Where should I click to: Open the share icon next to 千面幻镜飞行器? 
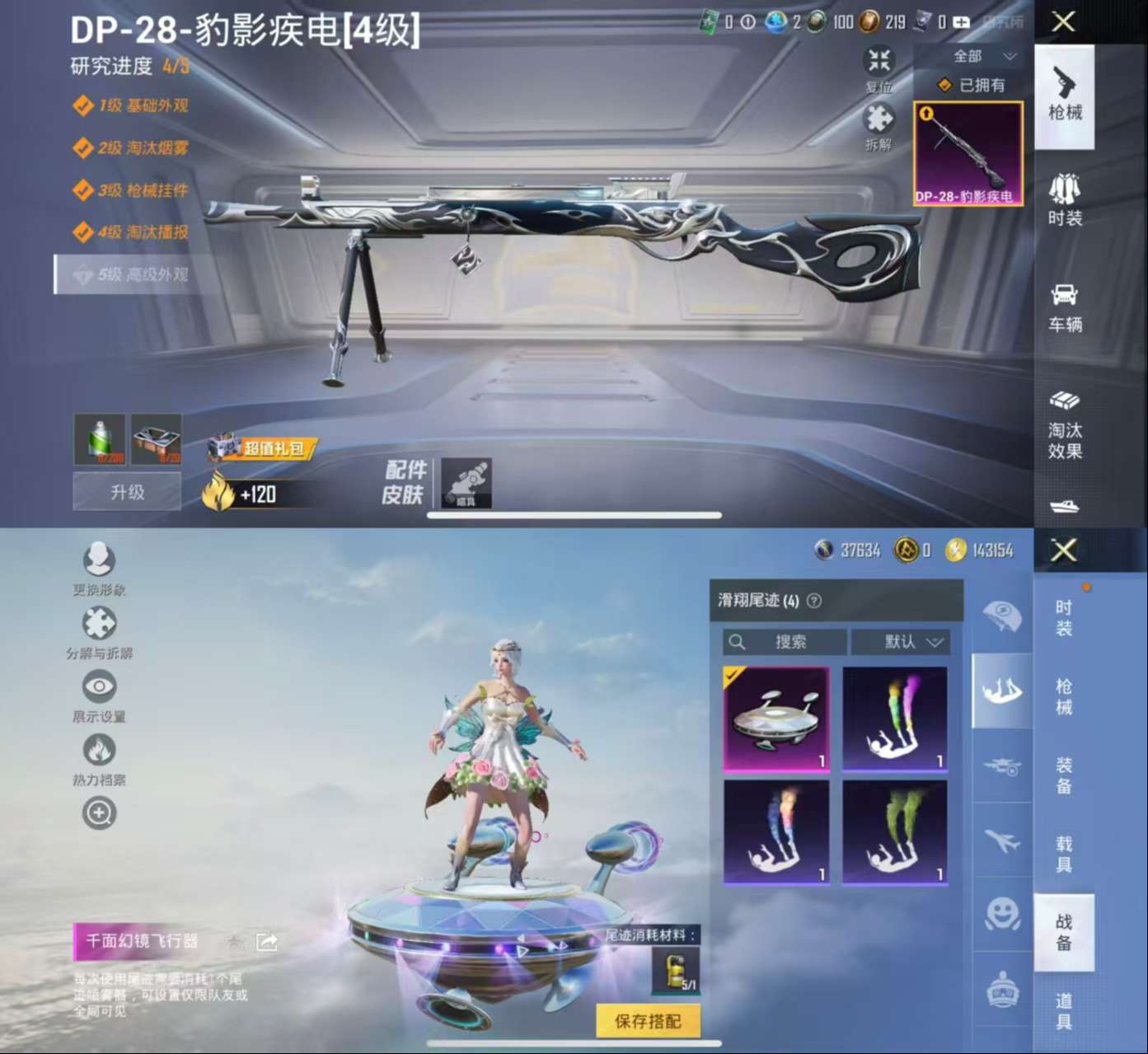pos(265,941)
